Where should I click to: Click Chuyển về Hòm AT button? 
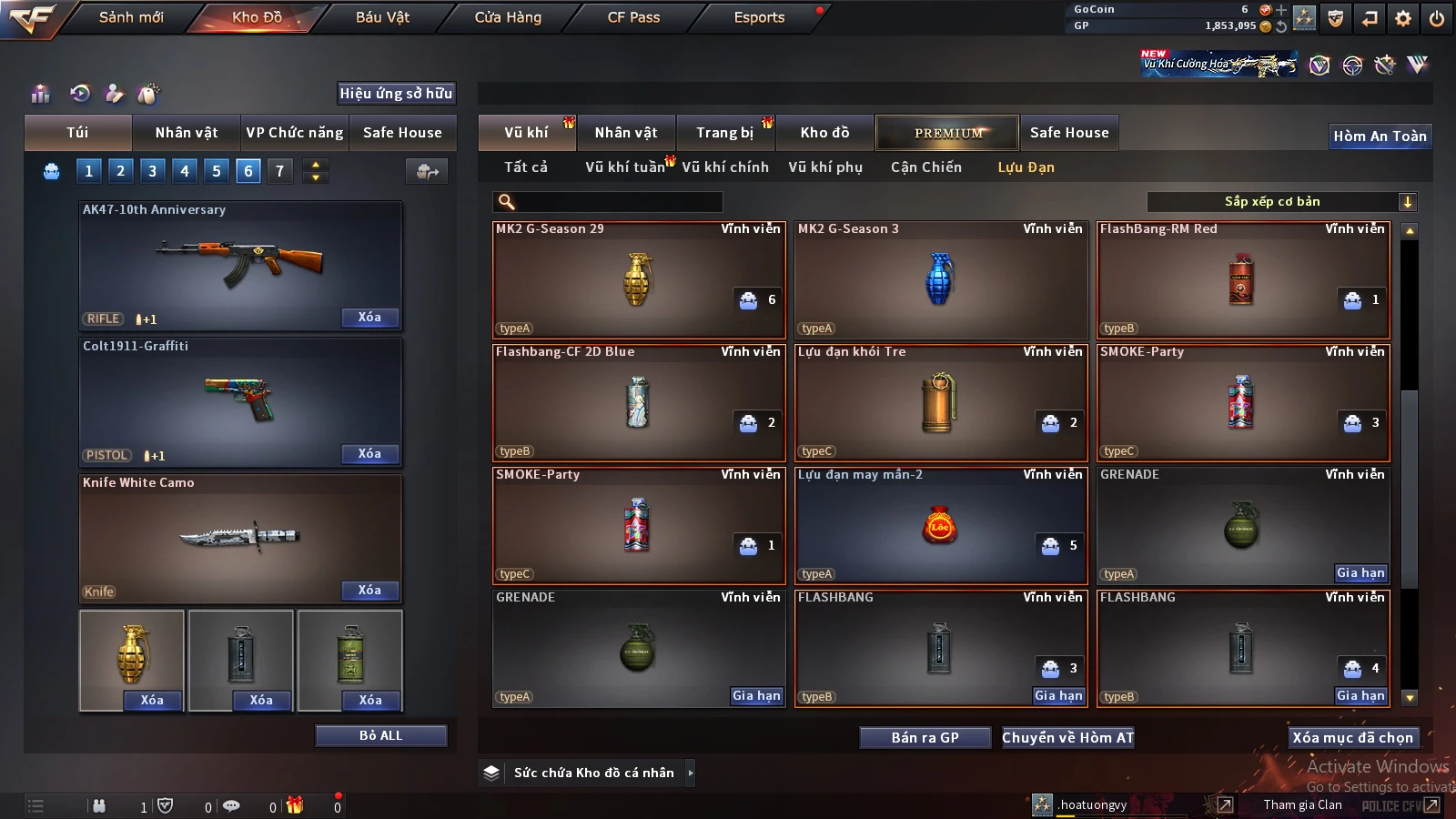(1067, 737)
